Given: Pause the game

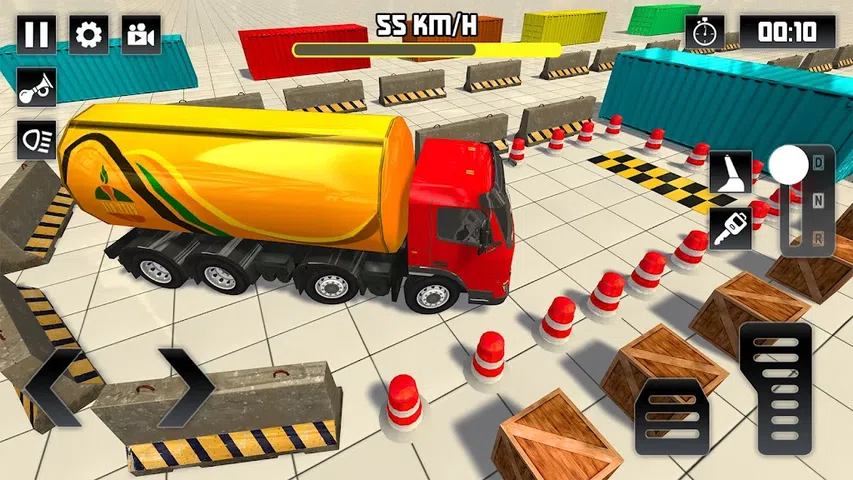Looking at the screenshot, I should pyautogui.click(x=37, y=35).
